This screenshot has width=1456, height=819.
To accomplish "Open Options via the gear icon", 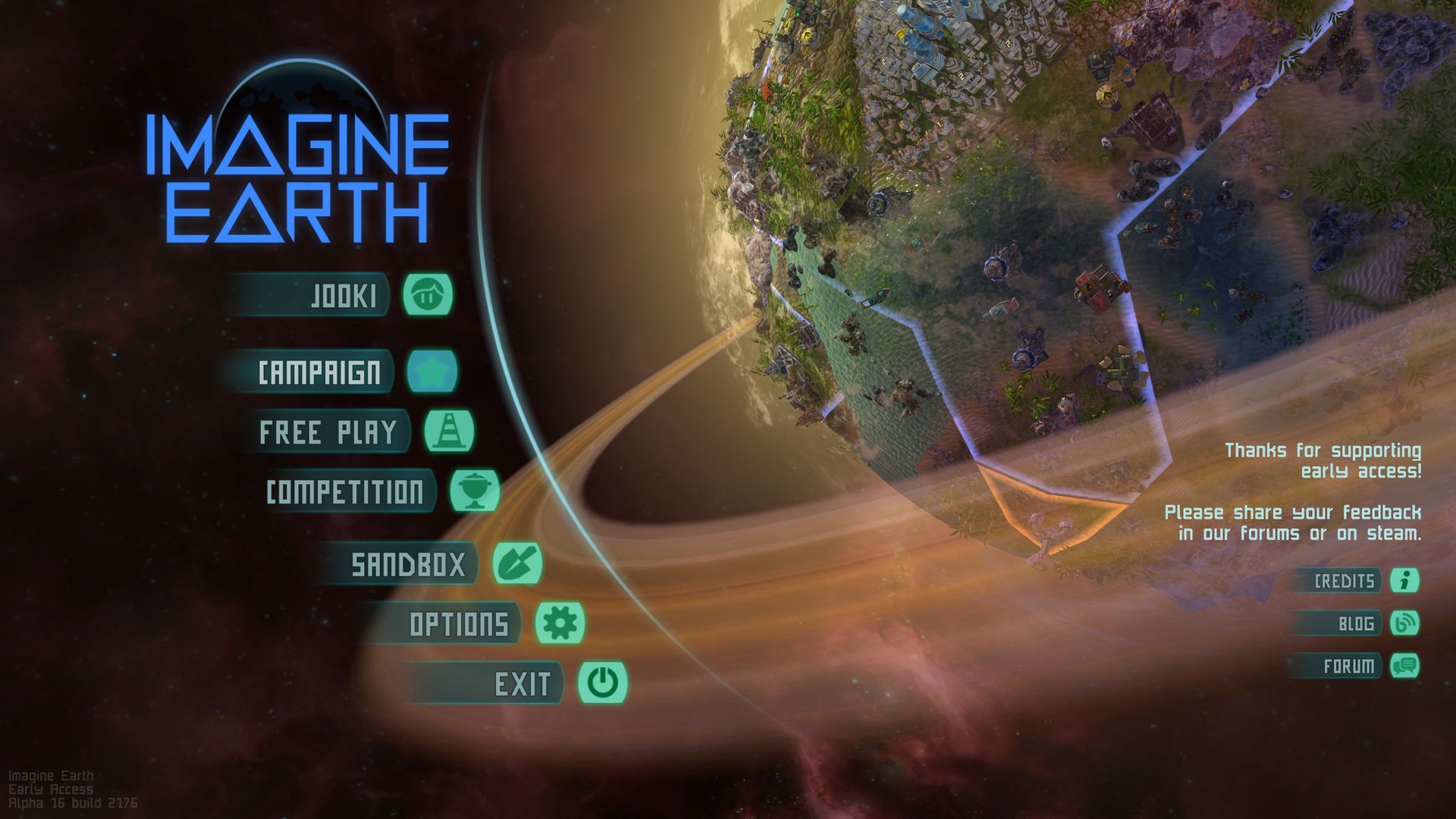I will tap(560, 623).
